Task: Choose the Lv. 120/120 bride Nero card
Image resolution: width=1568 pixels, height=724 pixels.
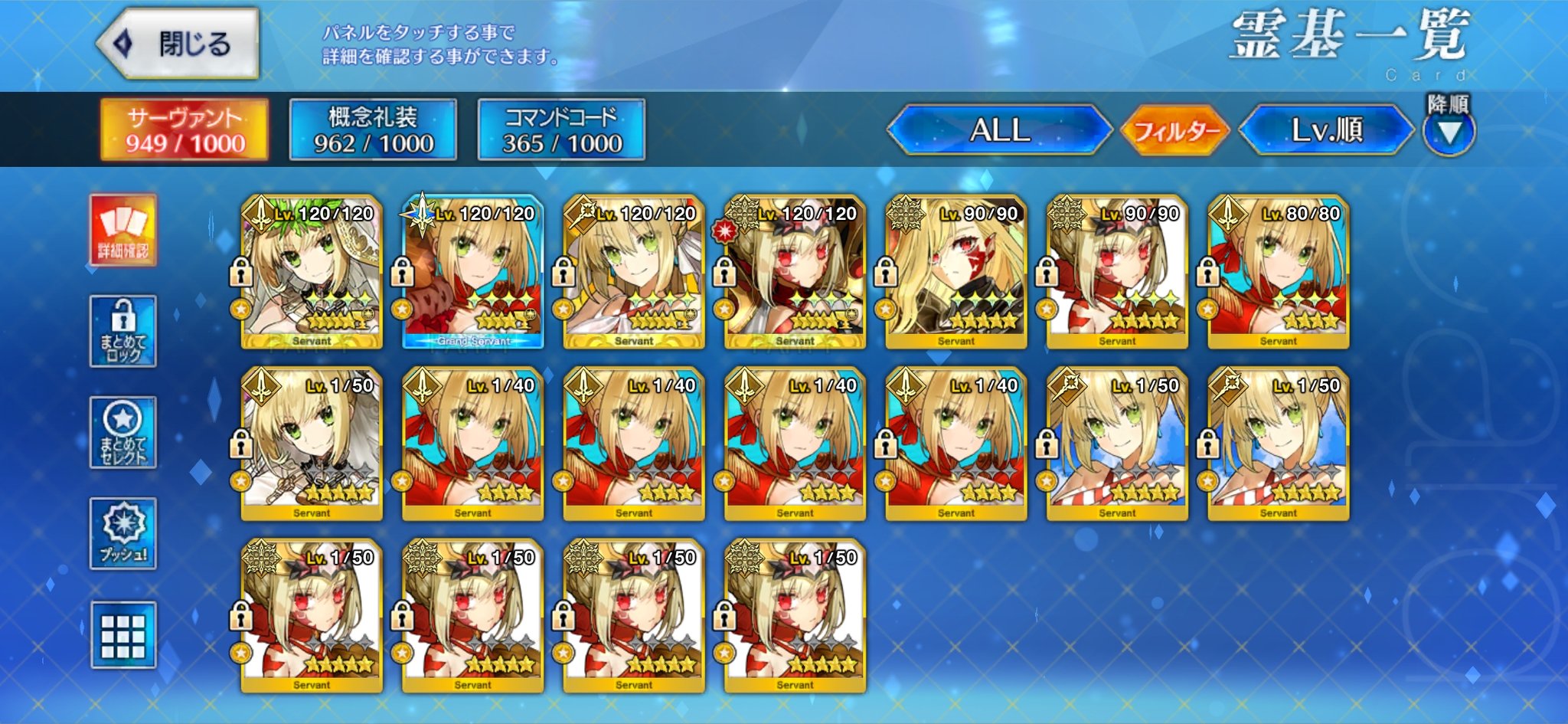Action: [312, 272]
